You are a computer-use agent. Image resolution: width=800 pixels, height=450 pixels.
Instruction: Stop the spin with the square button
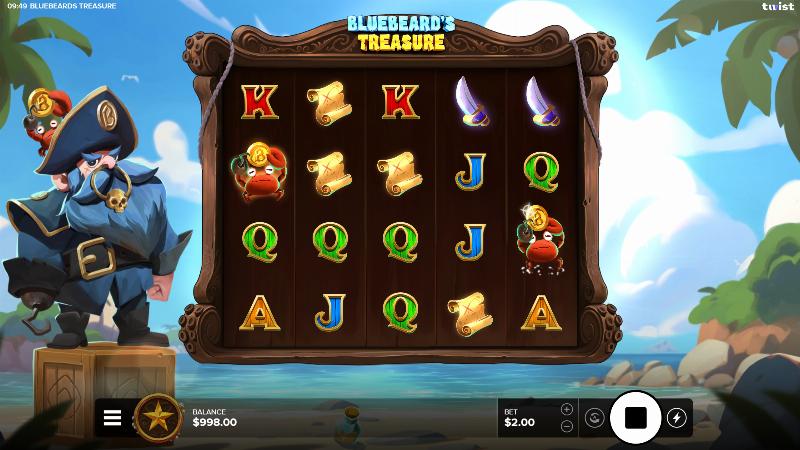(x=635, y=417)
